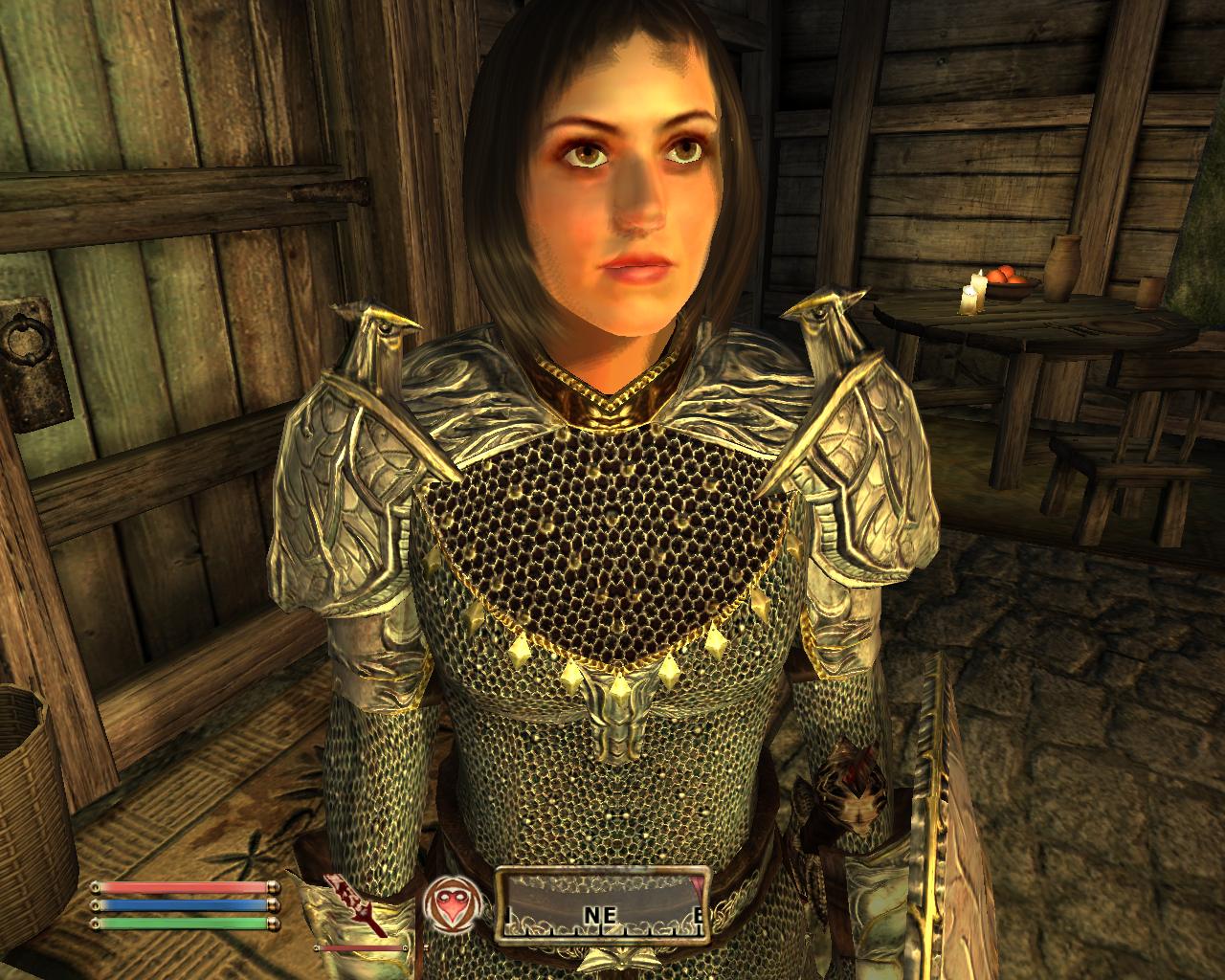Select the active heart spell icon
Viewport: 1225px width, 980px height.
447,904
